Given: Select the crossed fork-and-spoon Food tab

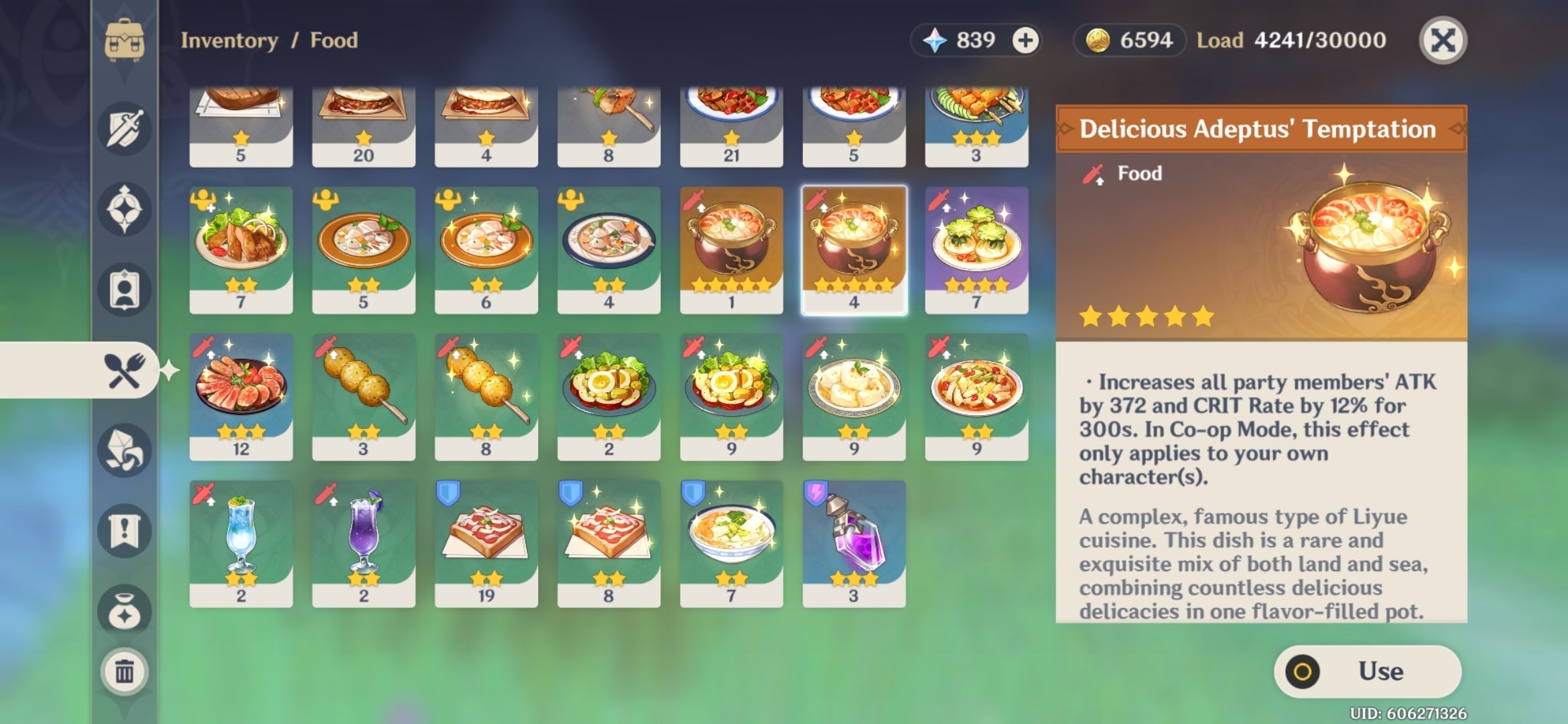Looking at the screenshot, I should coord(125,371).
